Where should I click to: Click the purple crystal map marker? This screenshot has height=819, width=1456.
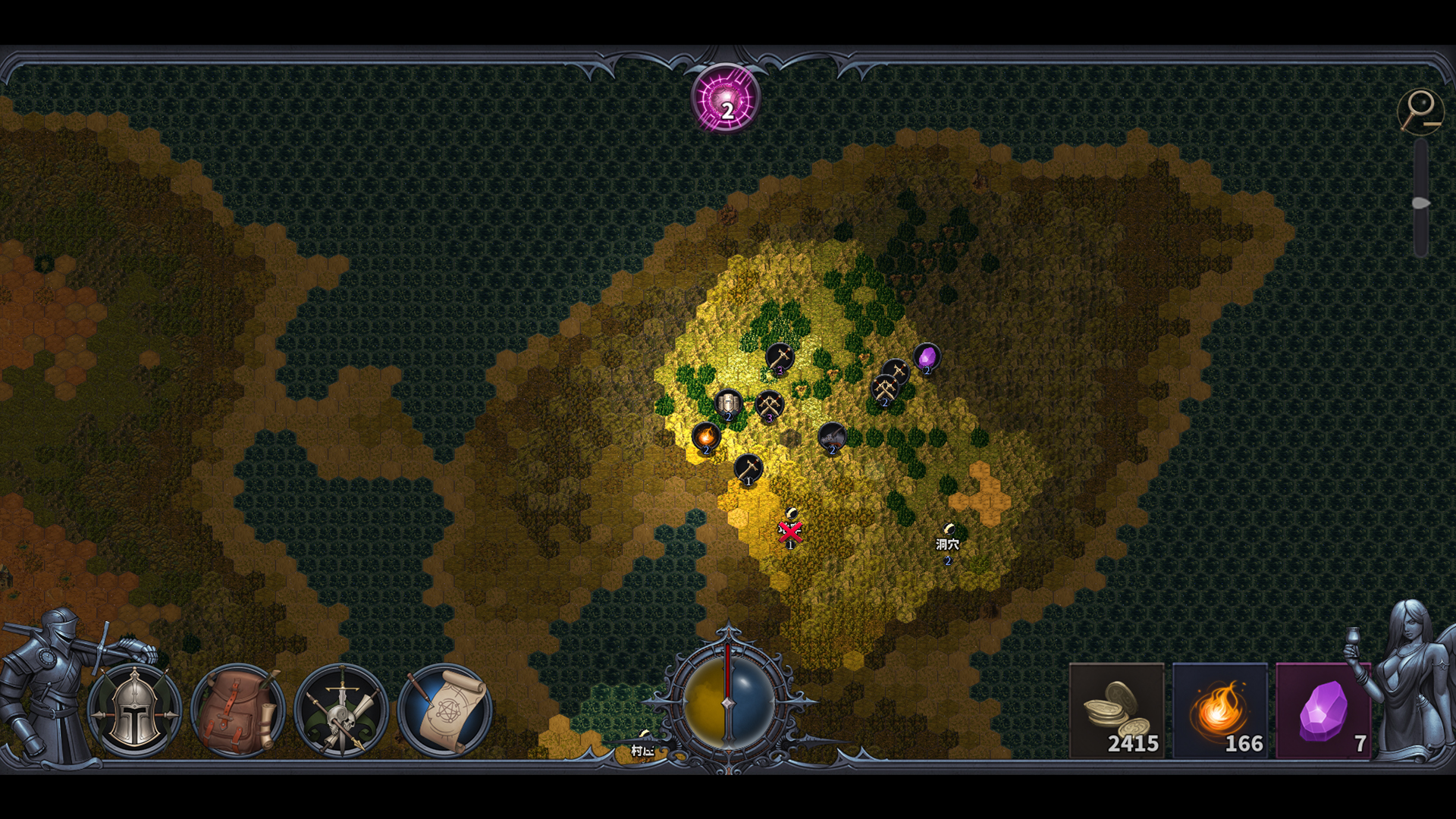[929, 355]
